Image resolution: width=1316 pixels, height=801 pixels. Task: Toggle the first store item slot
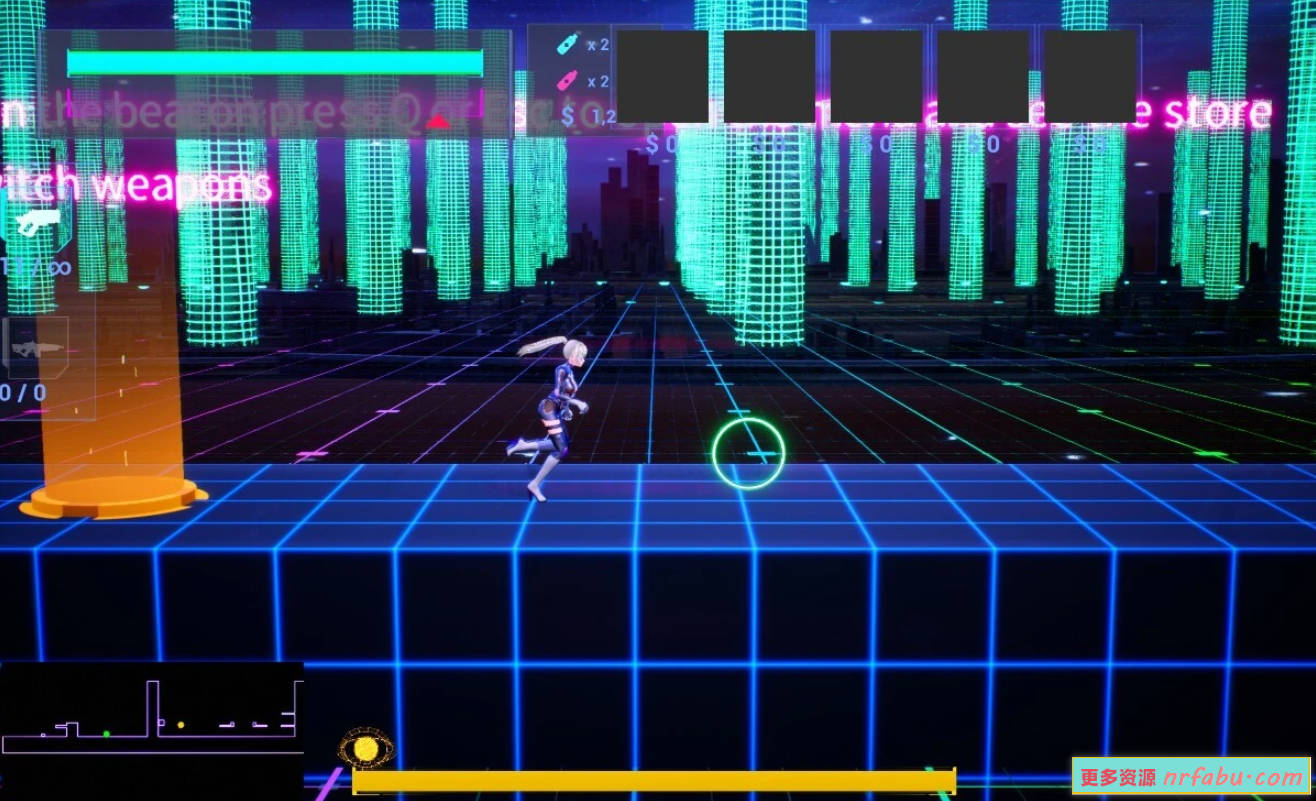click(665, 78)
